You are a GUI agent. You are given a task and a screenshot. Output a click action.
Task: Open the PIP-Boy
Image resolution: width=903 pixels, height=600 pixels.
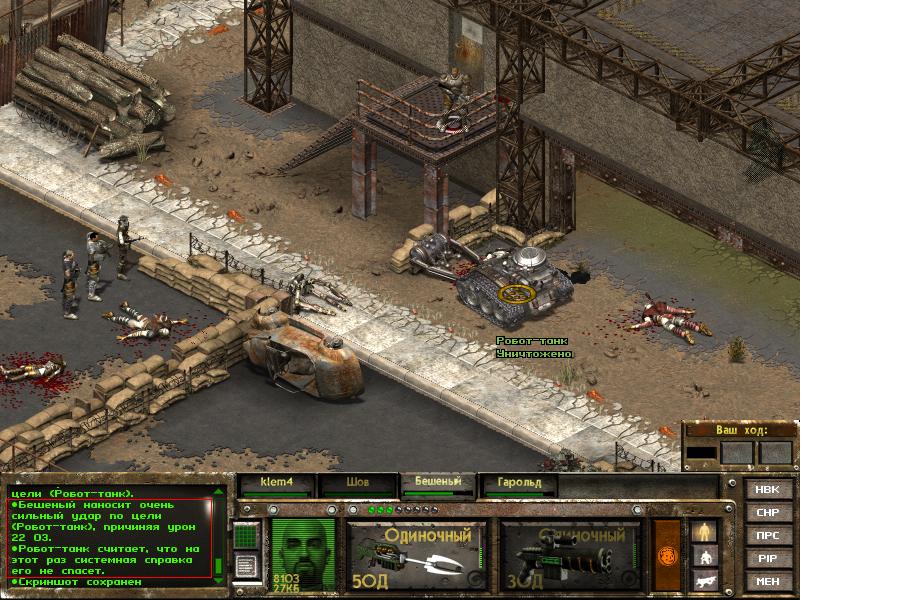tap(768, 559)
